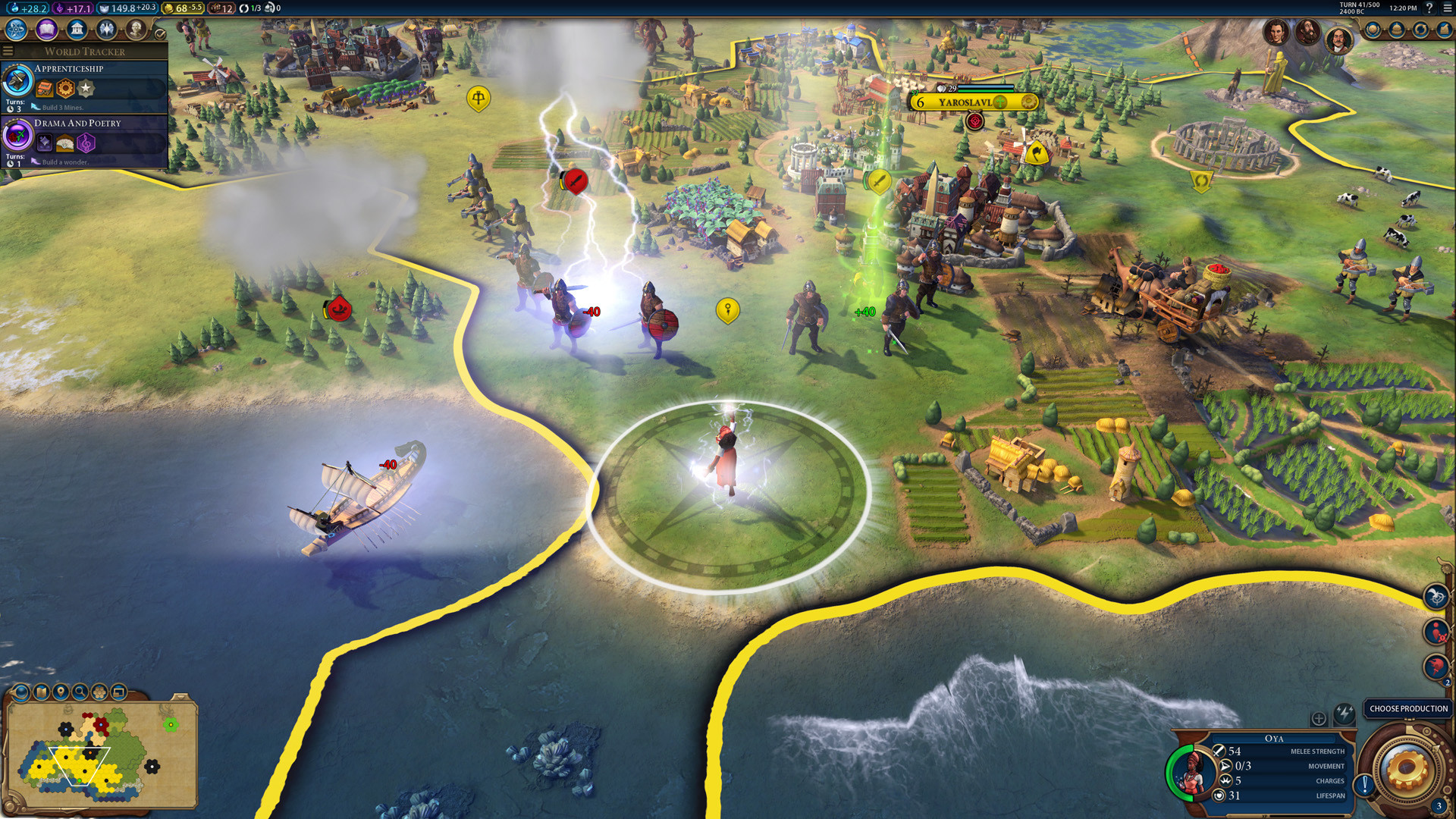Open the game menu in the top-right corner

pyautogui.click(x=1448, y=9)
